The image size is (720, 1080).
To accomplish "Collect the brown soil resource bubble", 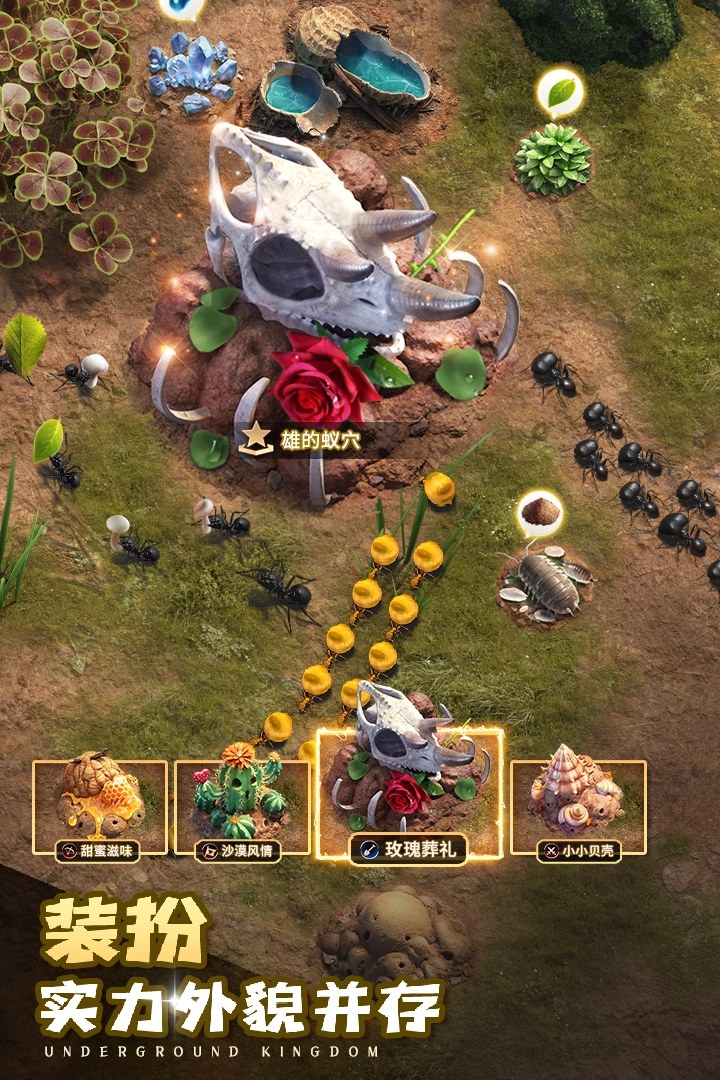I will pos(540,514).
